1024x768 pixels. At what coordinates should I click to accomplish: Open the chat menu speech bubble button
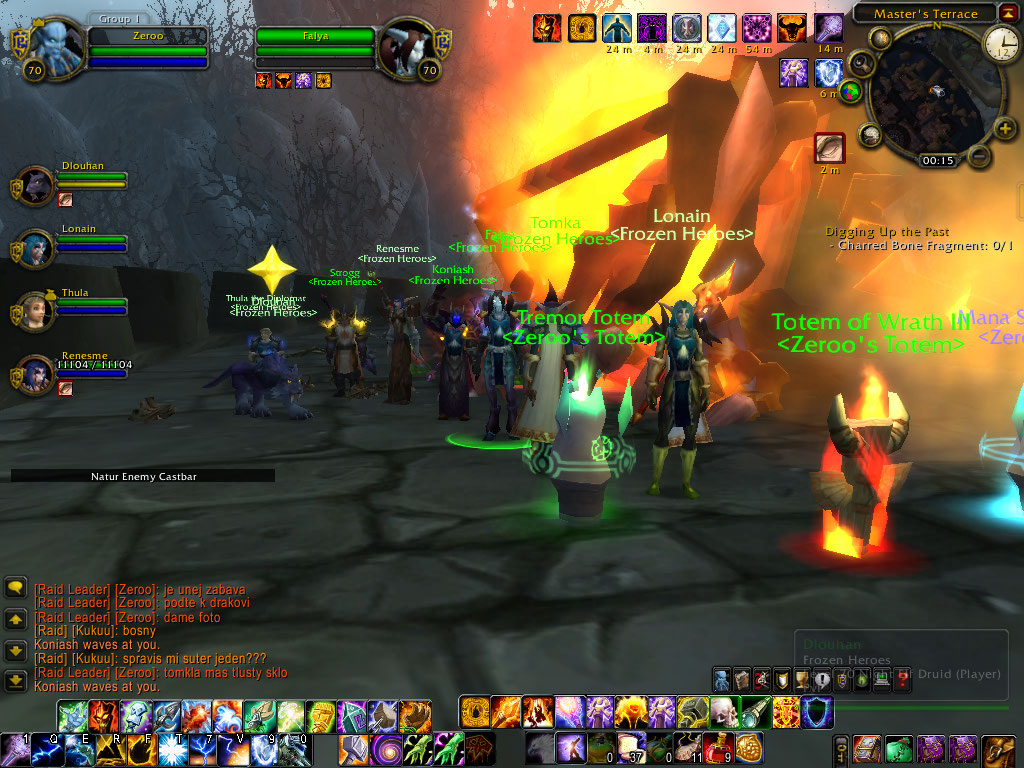(x=15, y=588)
